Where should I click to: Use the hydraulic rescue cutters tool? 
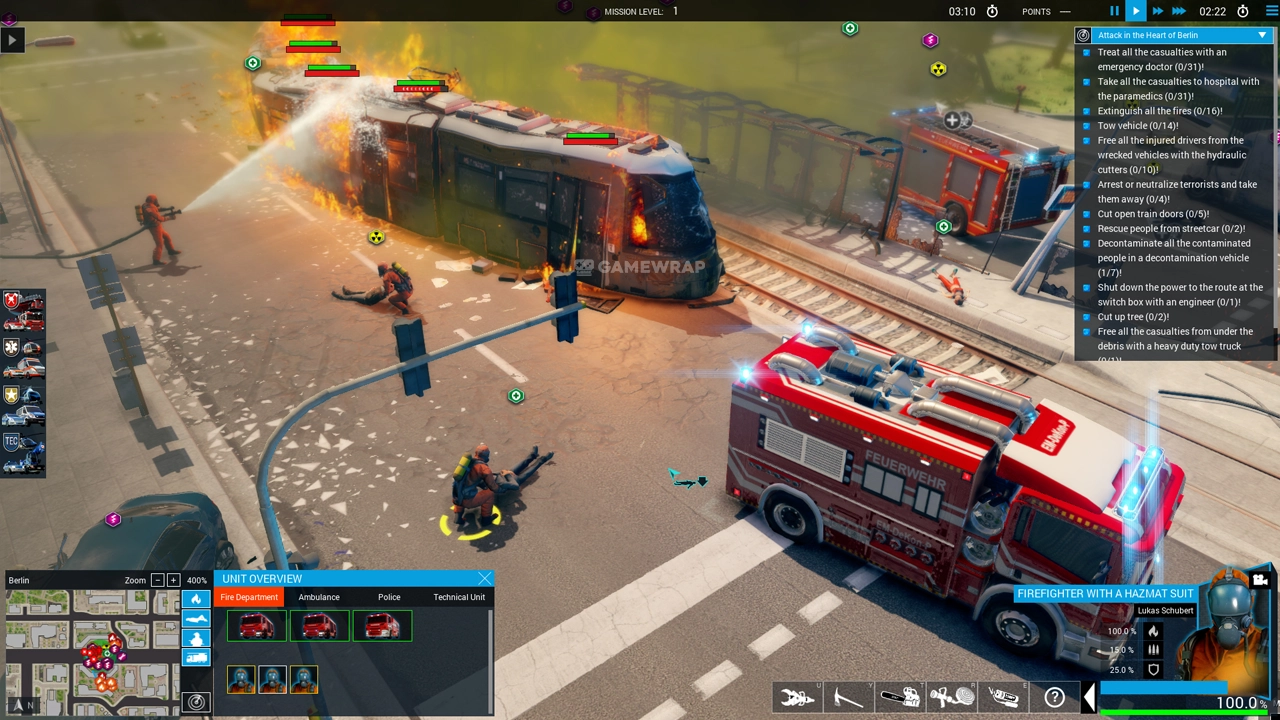click(797, 697)
